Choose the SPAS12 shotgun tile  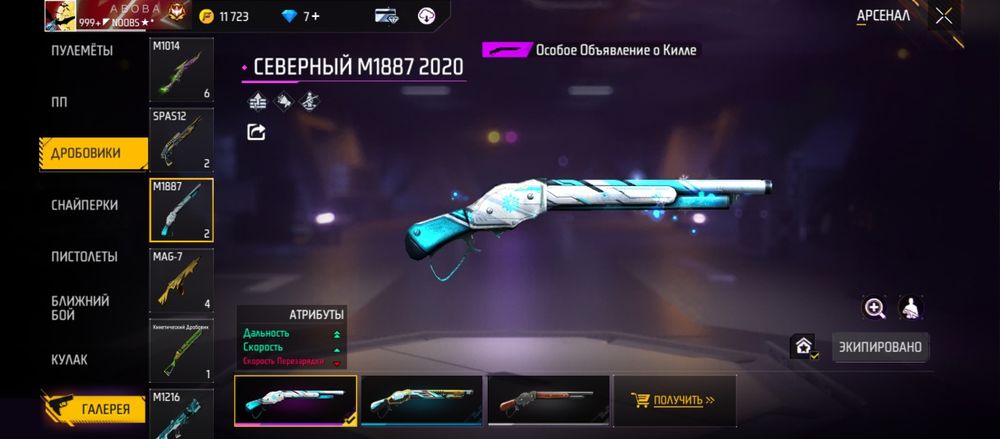pyautogui.click(x=181, y=139)
